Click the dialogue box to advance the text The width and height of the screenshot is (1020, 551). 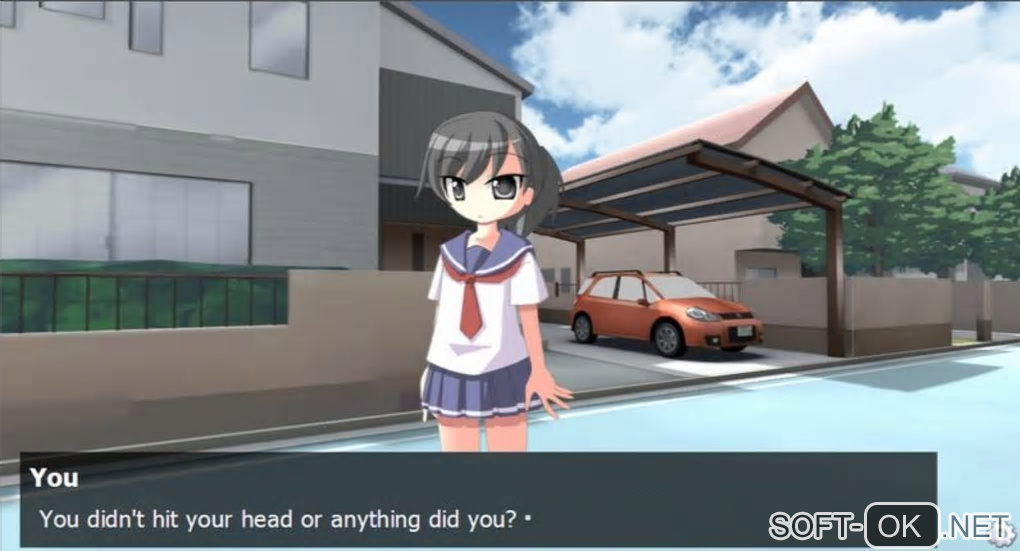(478, 500)
